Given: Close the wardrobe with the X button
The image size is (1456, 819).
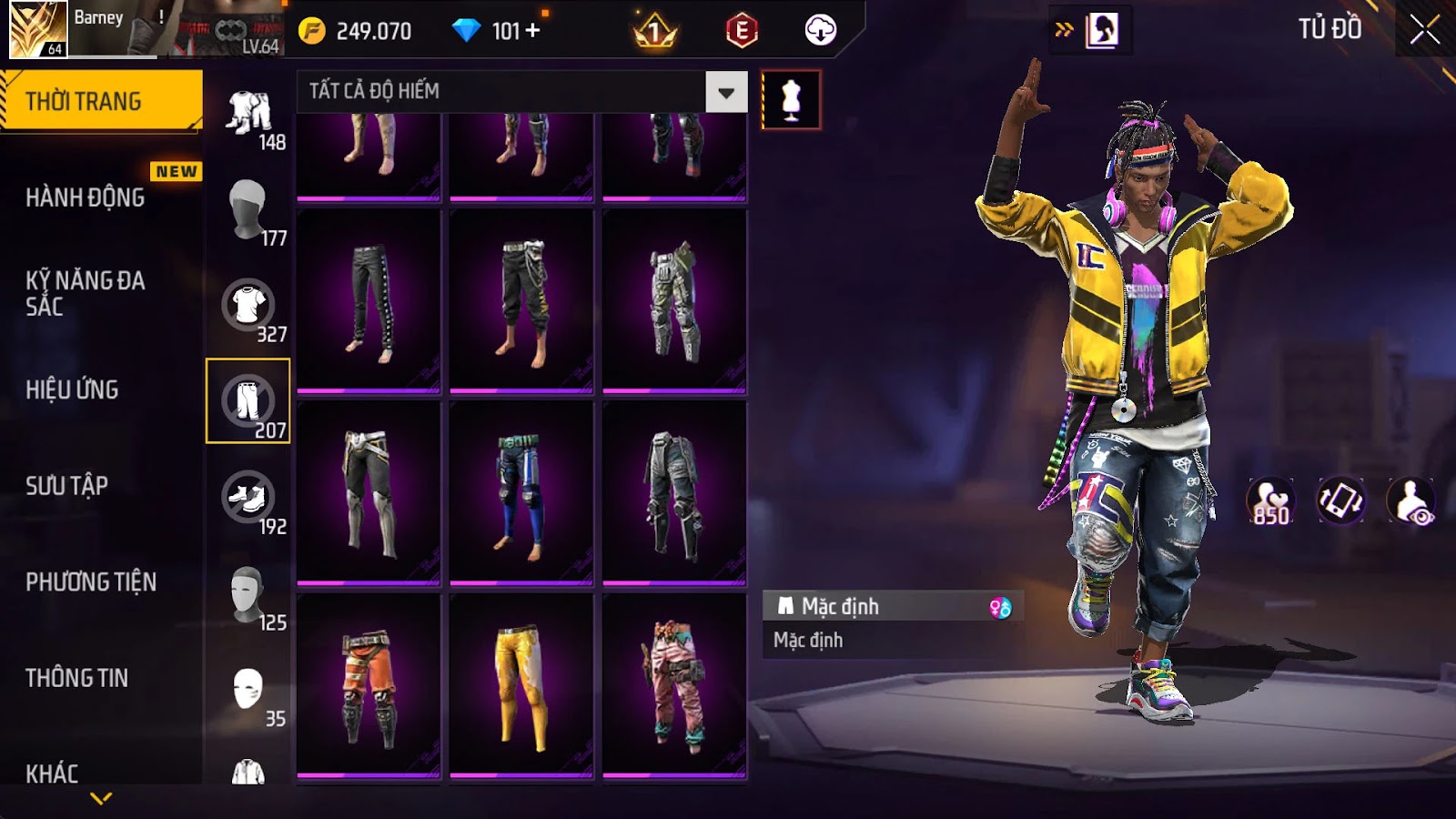Looking at the screenshot, I should point(1424,31).
